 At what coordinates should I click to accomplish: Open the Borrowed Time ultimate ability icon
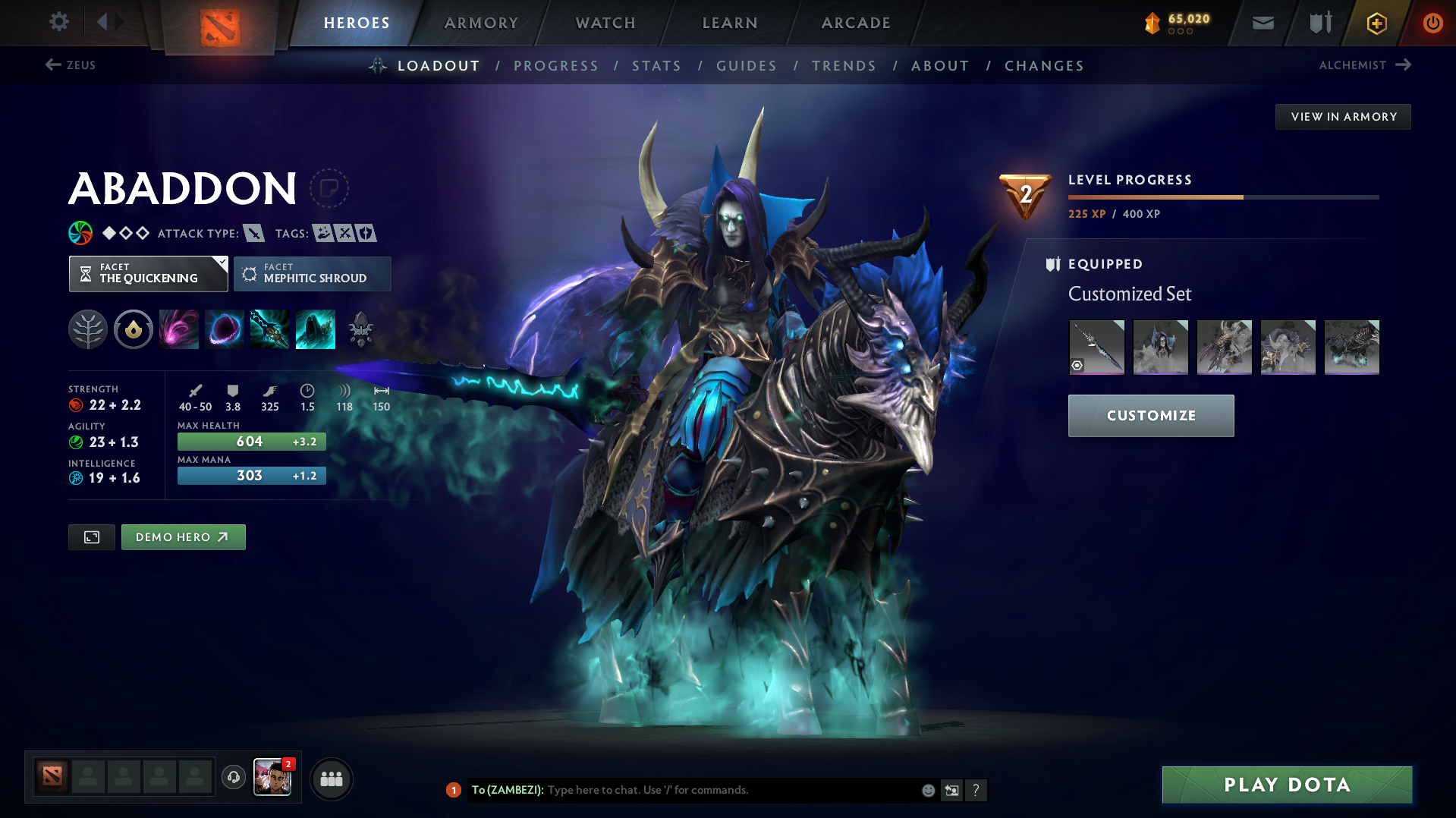[315, 329]
